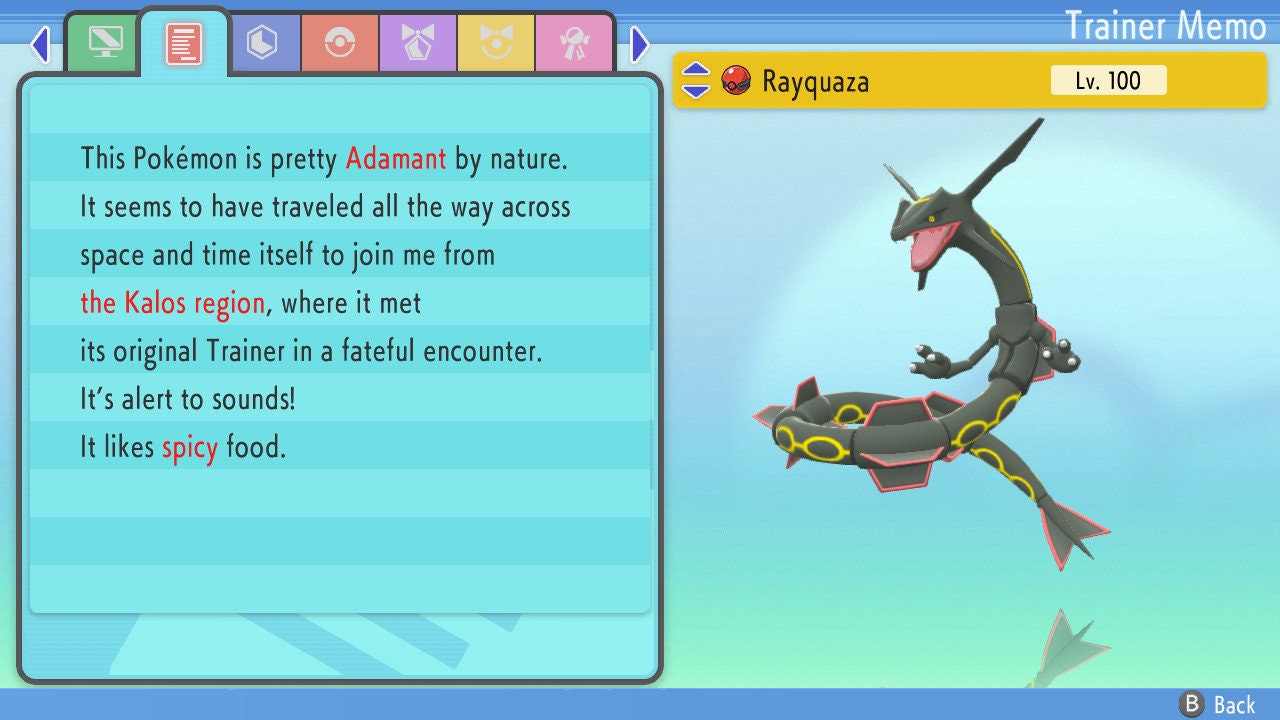
Task: View the pink ribbon medal tab
Action: 574,42
